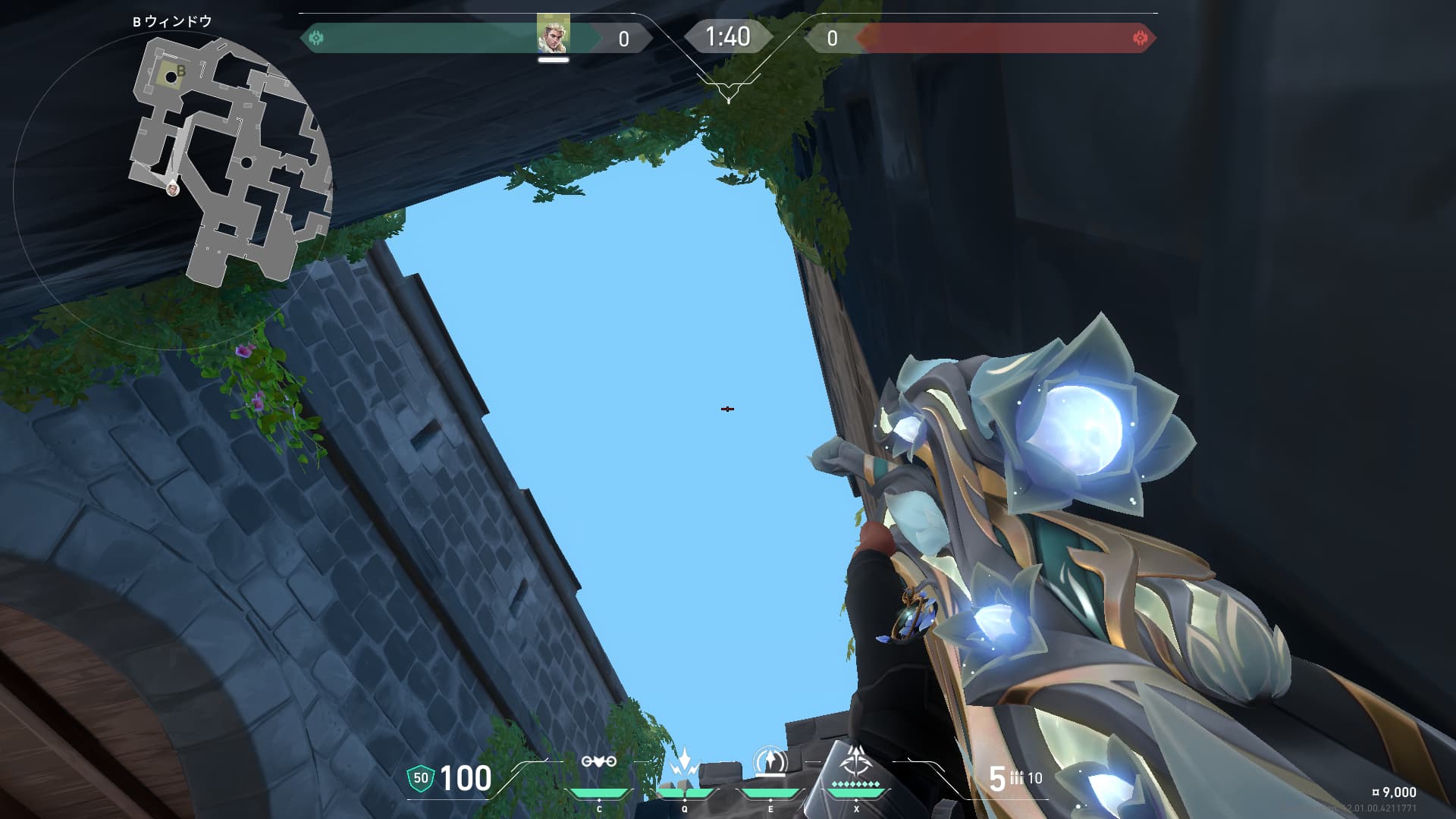Select the Sova player portrait

click(553, 34)
